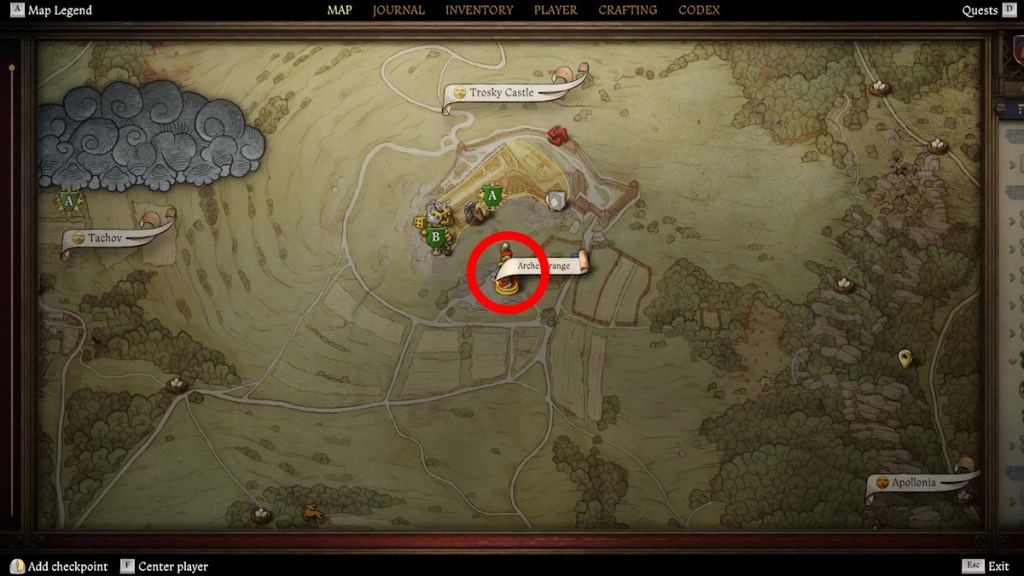Select the red dice marker near the castle
This screenshot has height=576, width=1024.
click(558, 135)
